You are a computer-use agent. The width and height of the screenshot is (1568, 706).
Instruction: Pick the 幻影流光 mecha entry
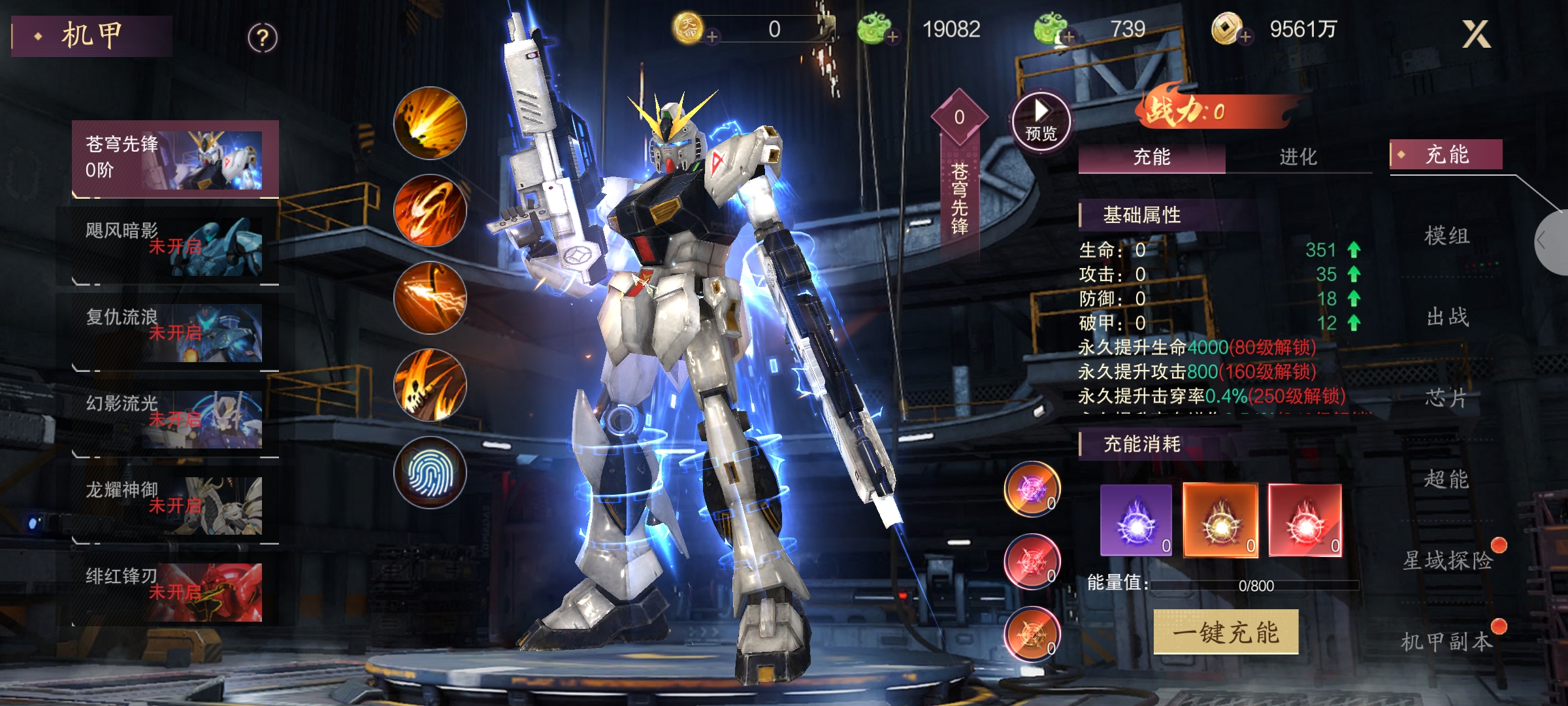175,418
